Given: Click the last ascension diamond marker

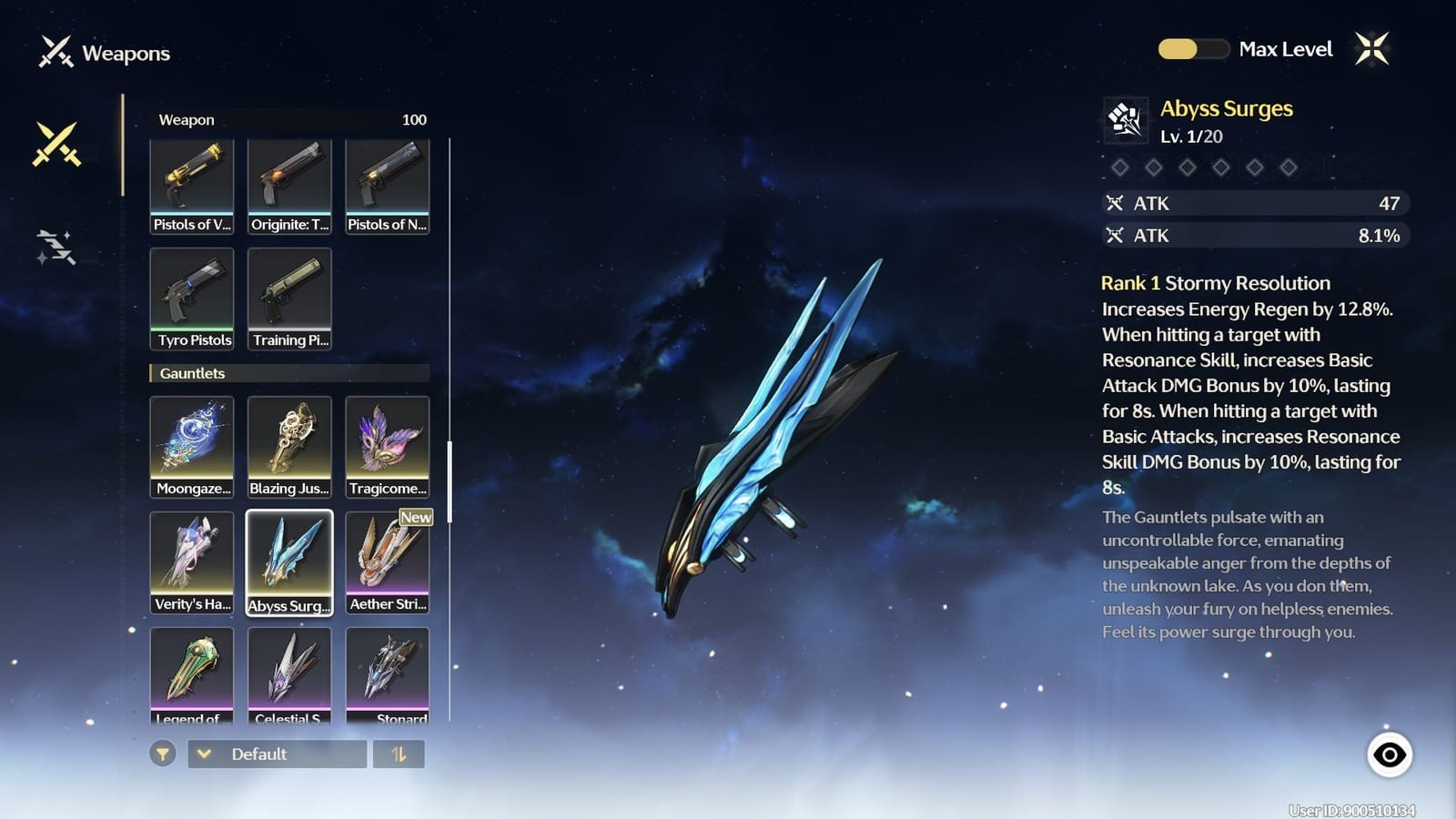Looking at the screenshot, I should coord(1288,167).
